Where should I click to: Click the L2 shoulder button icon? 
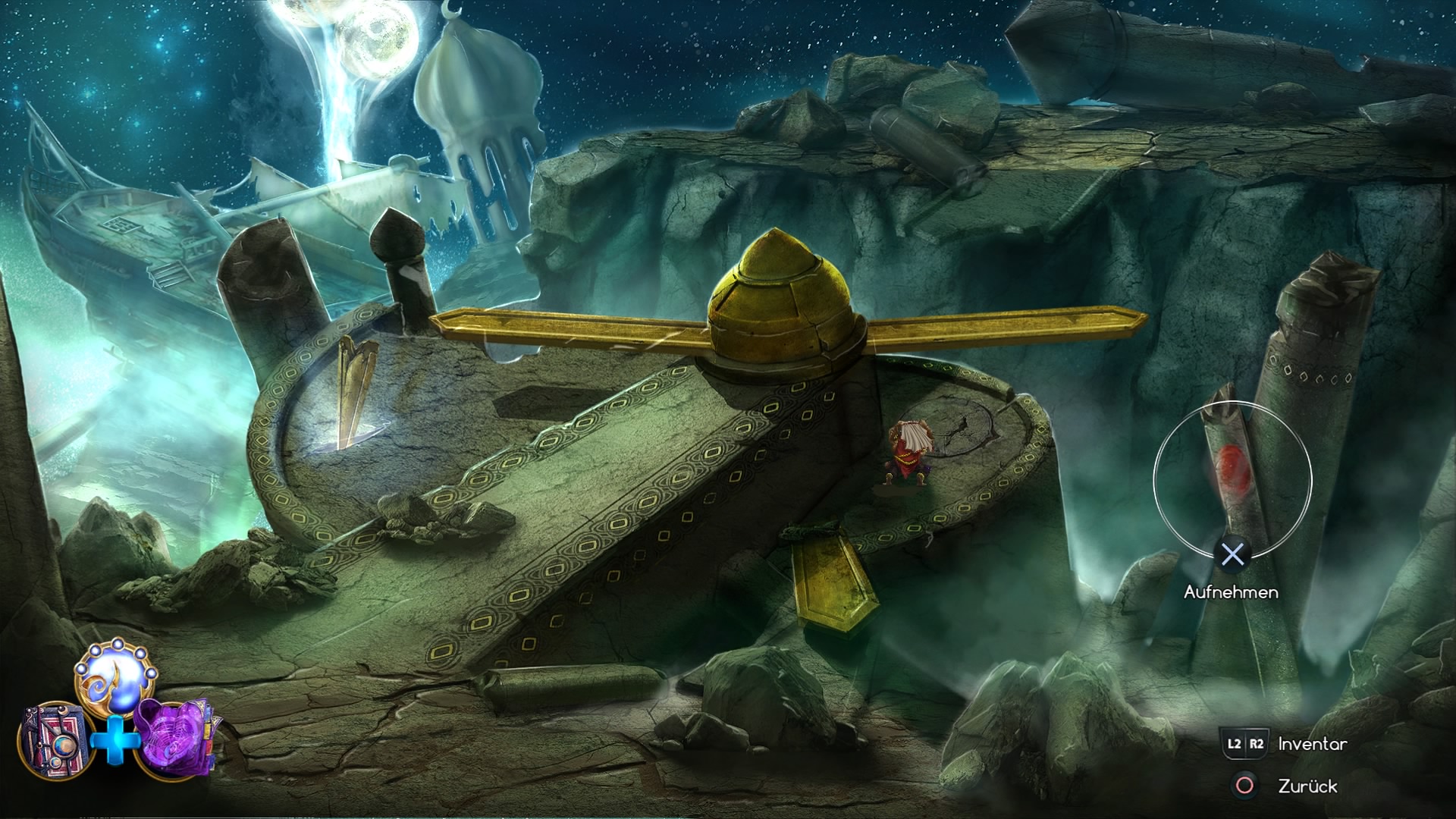(x=1234, y=744)
